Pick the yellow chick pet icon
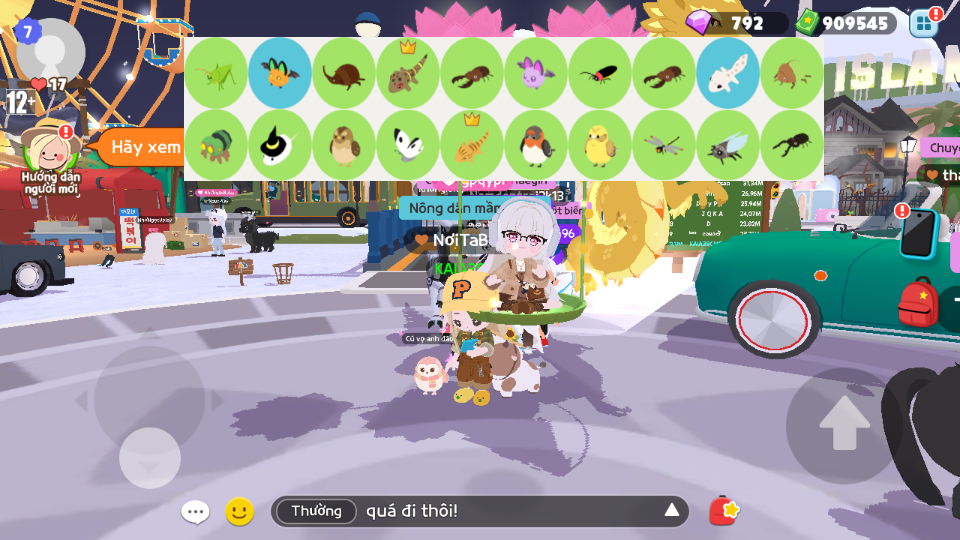Screen dimensions: 960x540 [x=600, y=145]
